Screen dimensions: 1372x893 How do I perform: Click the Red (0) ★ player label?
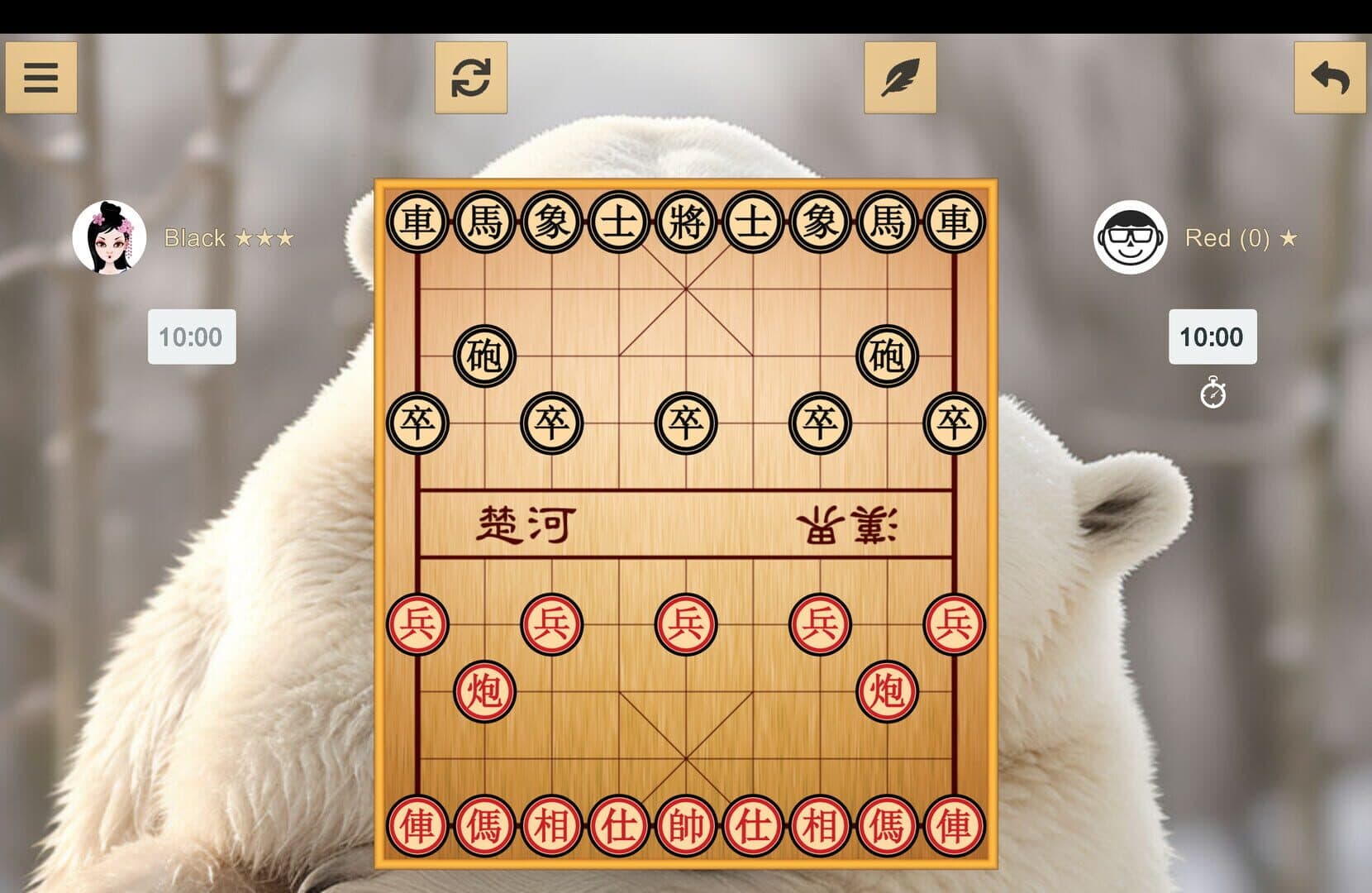(x=1241, y=239)
